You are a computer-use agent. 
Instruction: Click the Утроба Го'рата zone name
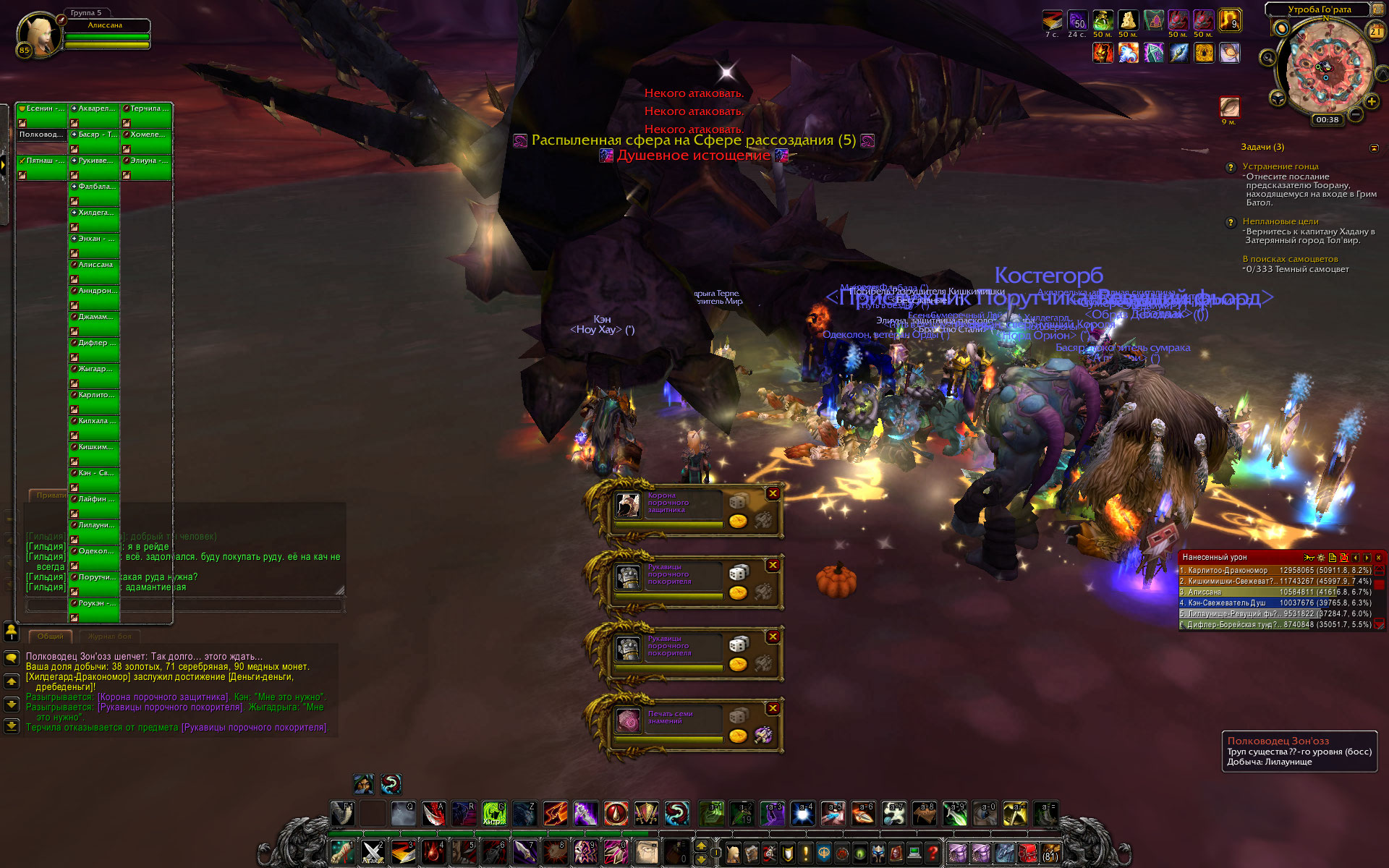coord(1319,9)
